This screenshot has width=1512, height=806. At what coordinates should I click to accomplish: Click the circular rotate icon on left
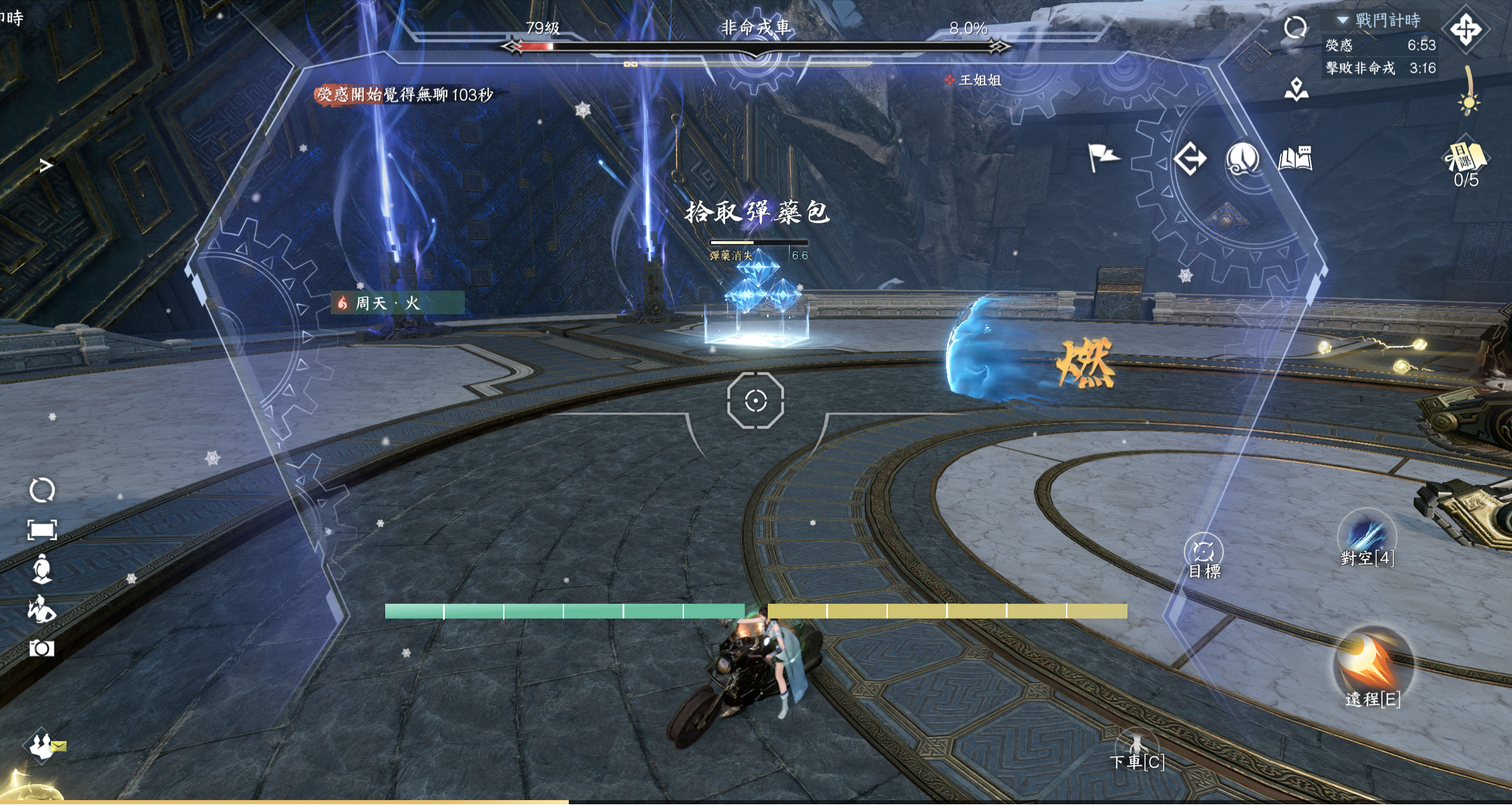pyautogui.click(x=42, y=490)
